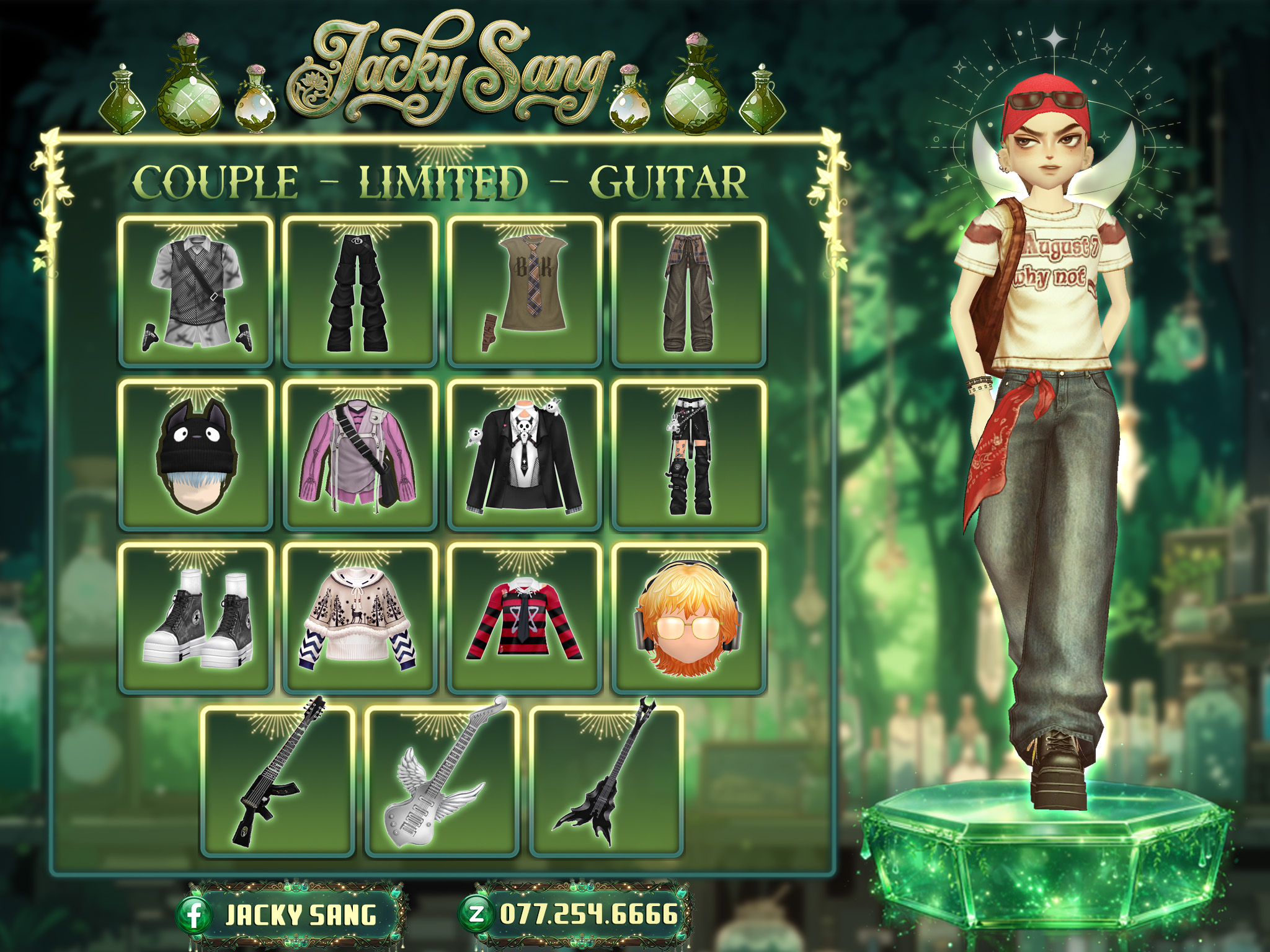Select the brown baggy pants slot
The width and height of the screenshot is (1270, 952).
689,292
